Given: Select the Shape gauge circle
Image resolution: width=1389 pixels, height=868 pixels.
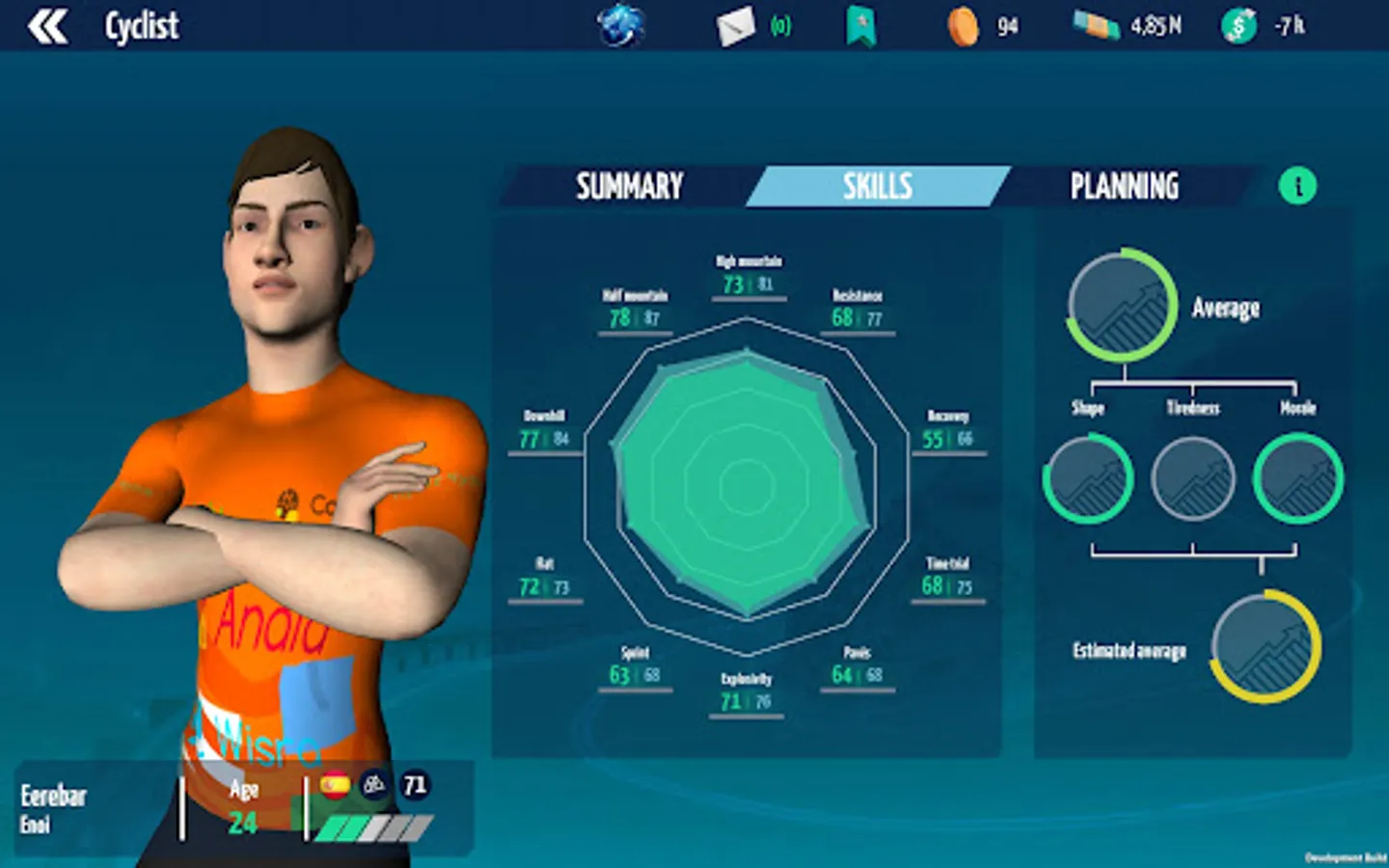Looking at the screenshot, I should pos(1087,478).
